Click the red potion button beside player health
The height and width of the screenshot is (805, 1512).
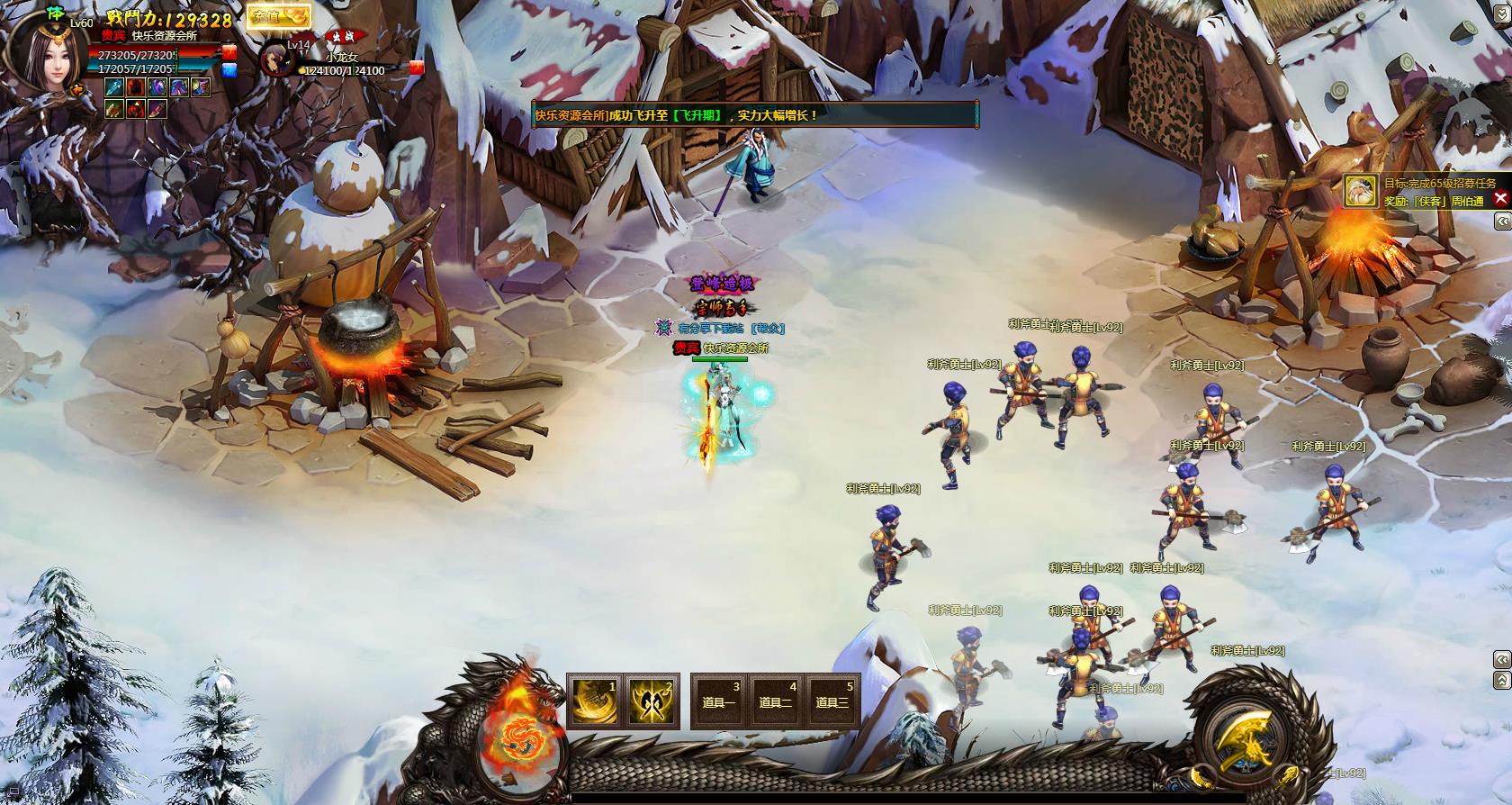coord(229,53)
